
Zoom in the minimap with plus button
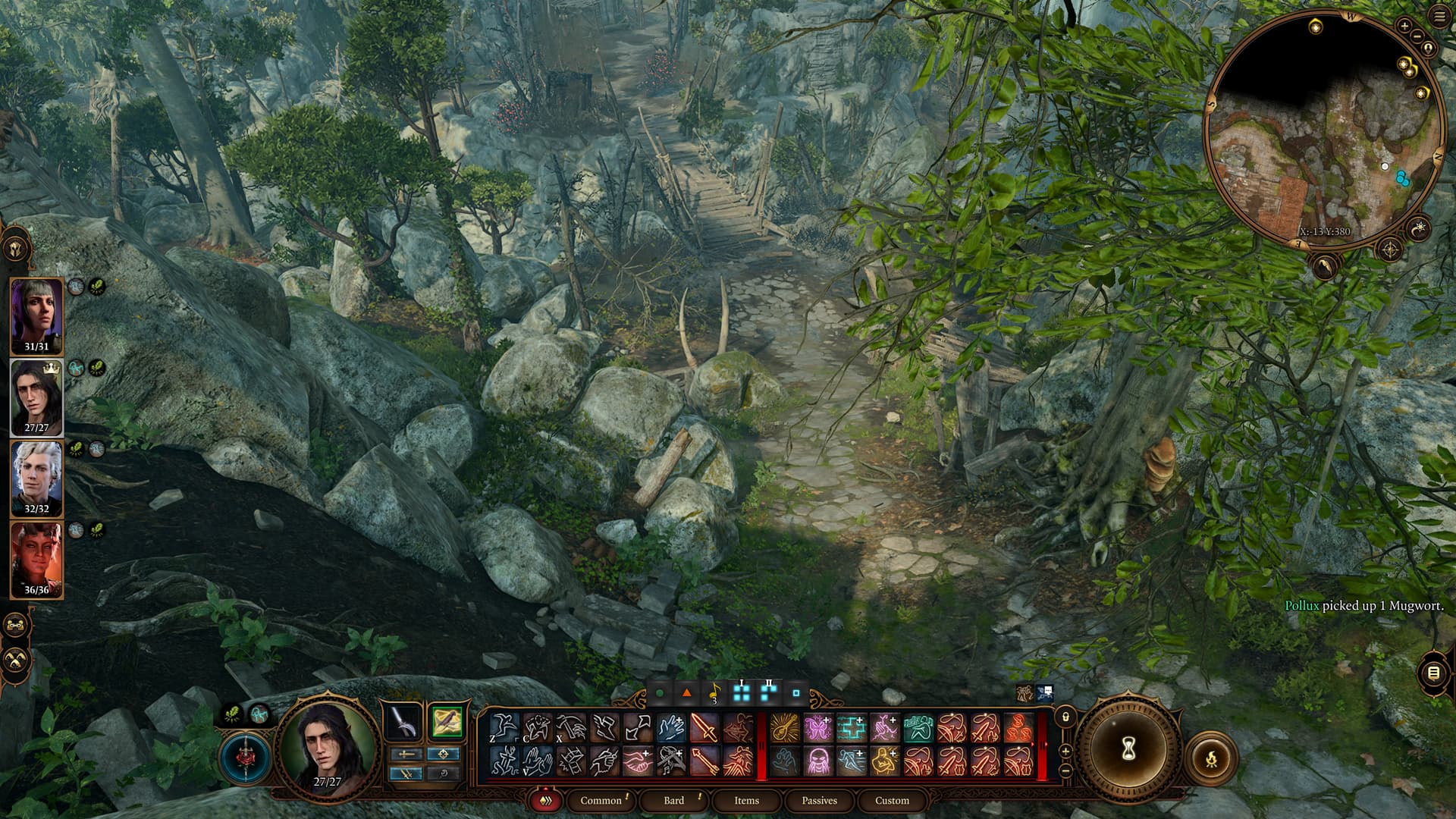tap(1404, 27)
